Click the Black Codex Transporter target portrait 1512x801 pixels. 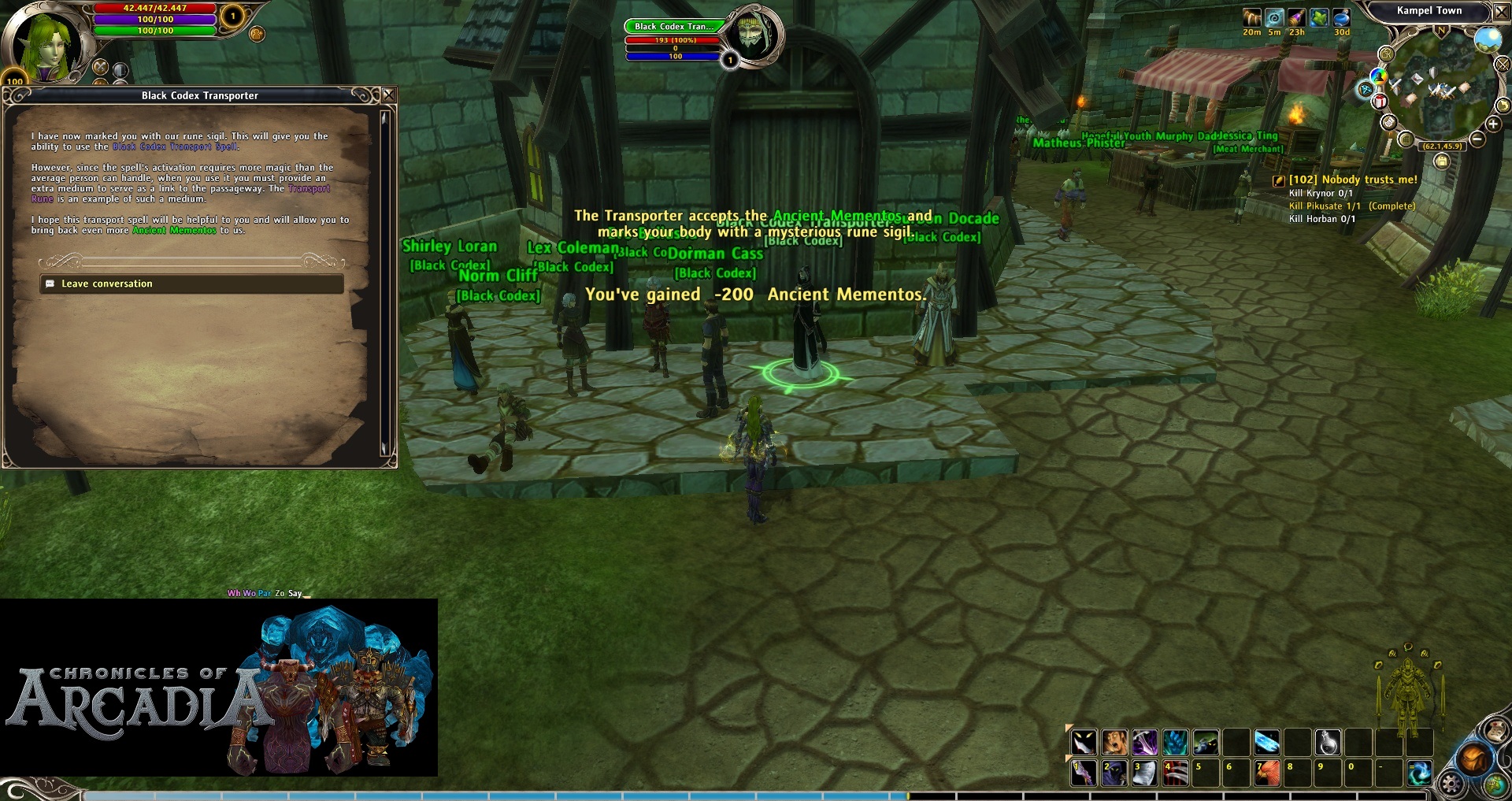(x=754, y=35)
